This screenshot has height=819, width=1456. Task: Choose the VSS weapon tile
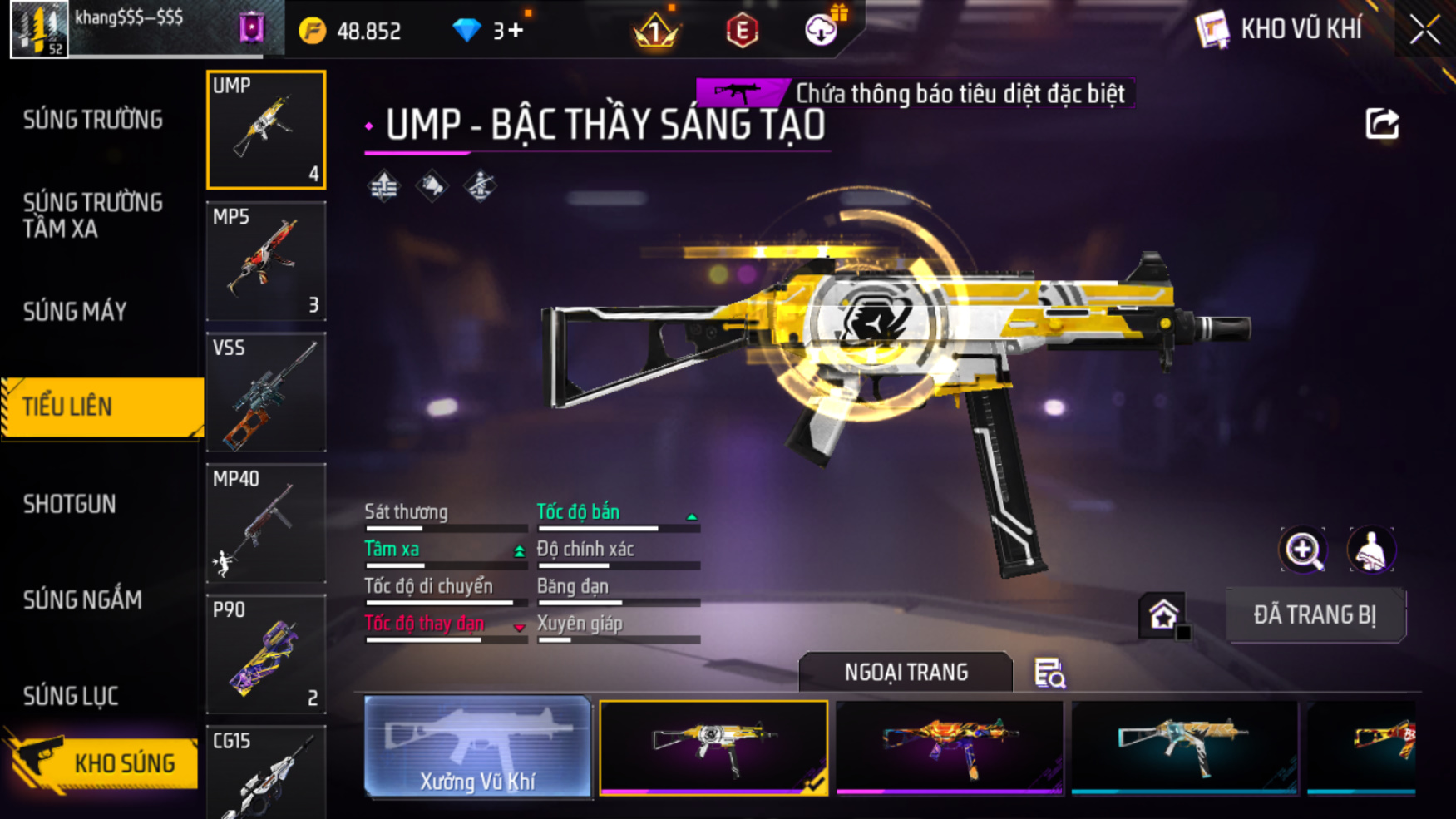pyautogui.click(x=266, y=392)
